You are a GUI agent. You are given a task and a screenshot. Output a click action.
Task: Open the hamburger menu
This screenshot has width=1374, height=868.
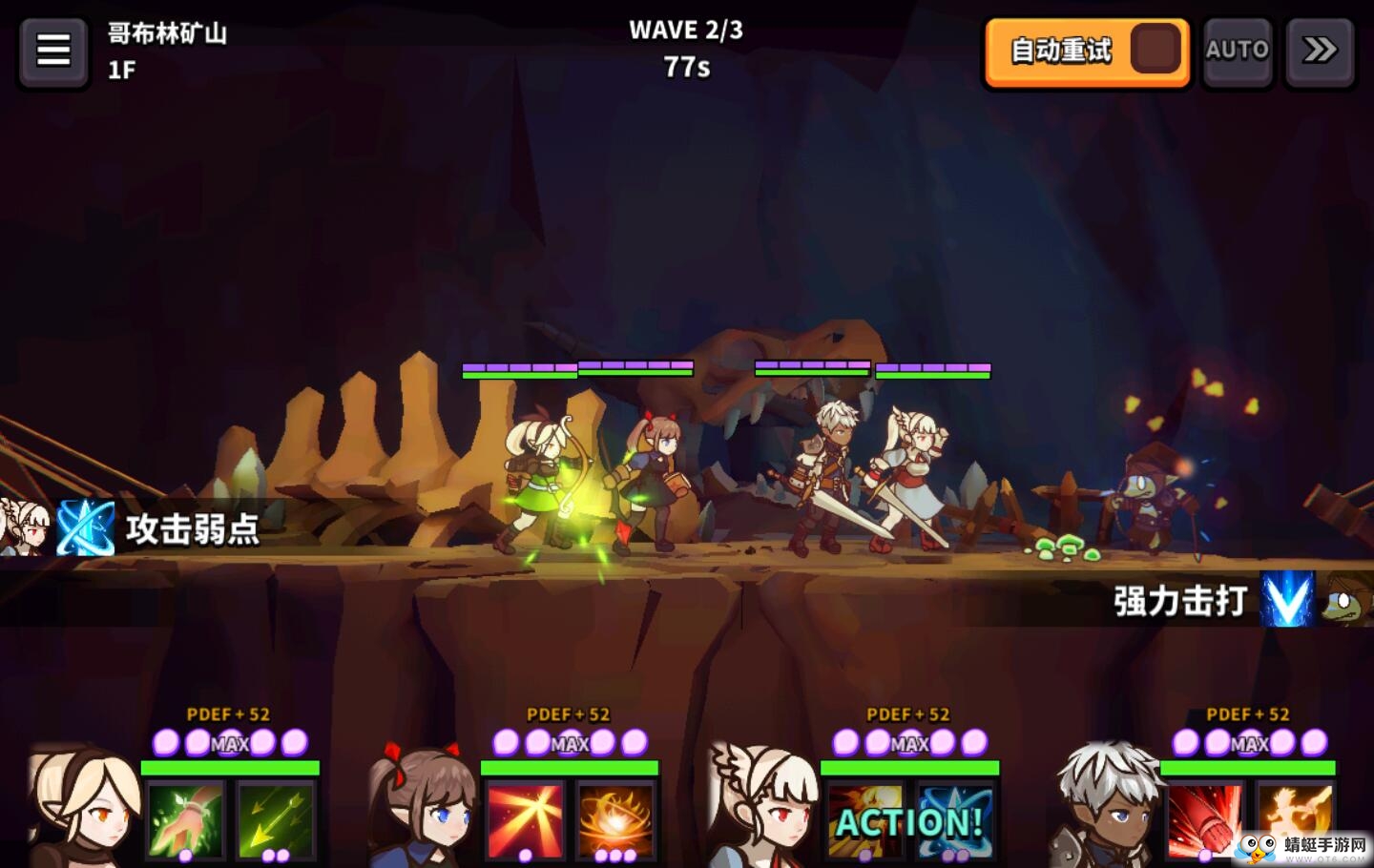(52, 51)
